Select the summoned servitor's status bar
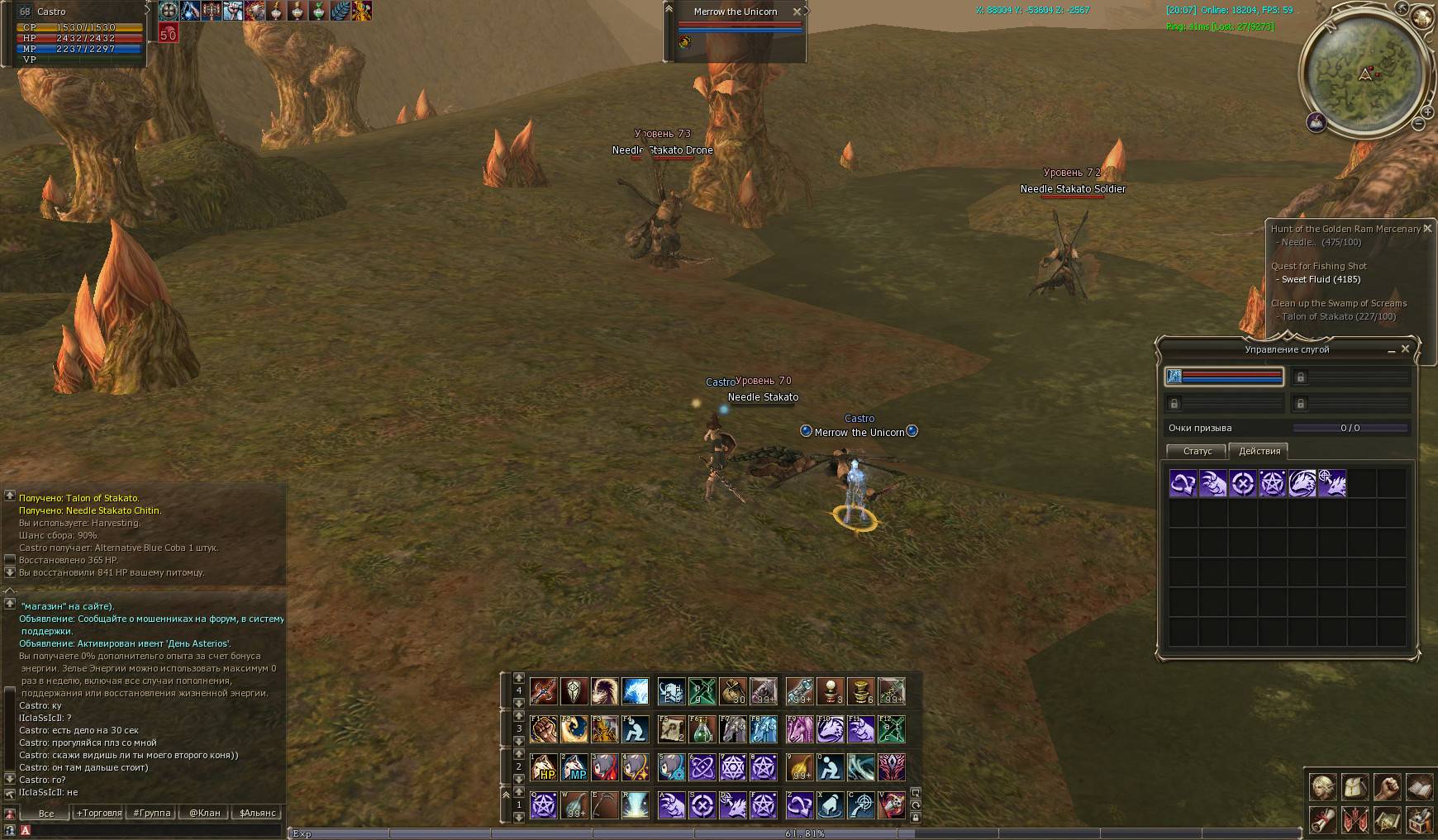 click(x=1224, y=377)
